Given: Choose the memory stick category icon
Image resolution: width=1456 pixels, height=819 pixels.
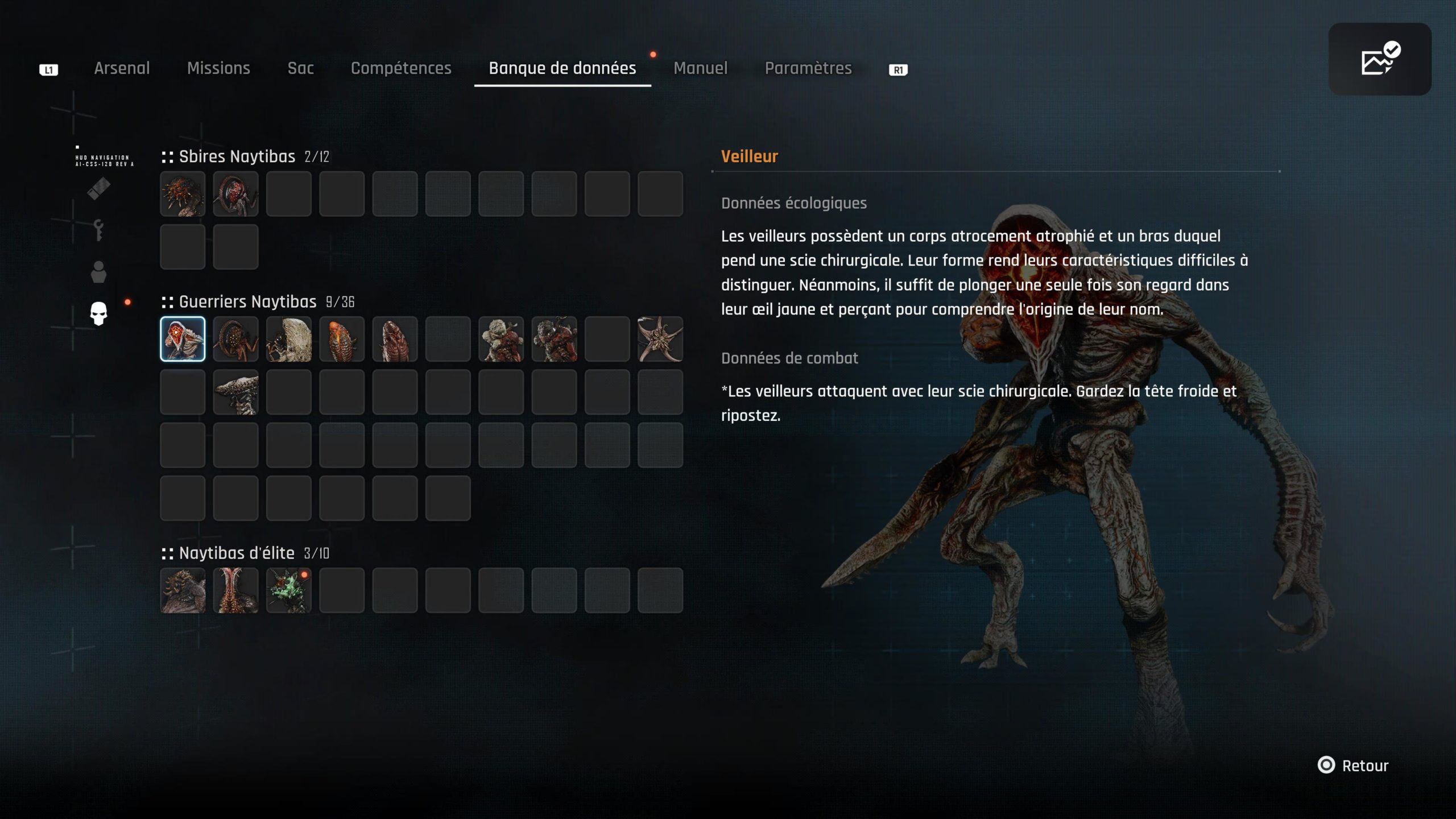Looking at the screenshot, I should pos(98,189).
